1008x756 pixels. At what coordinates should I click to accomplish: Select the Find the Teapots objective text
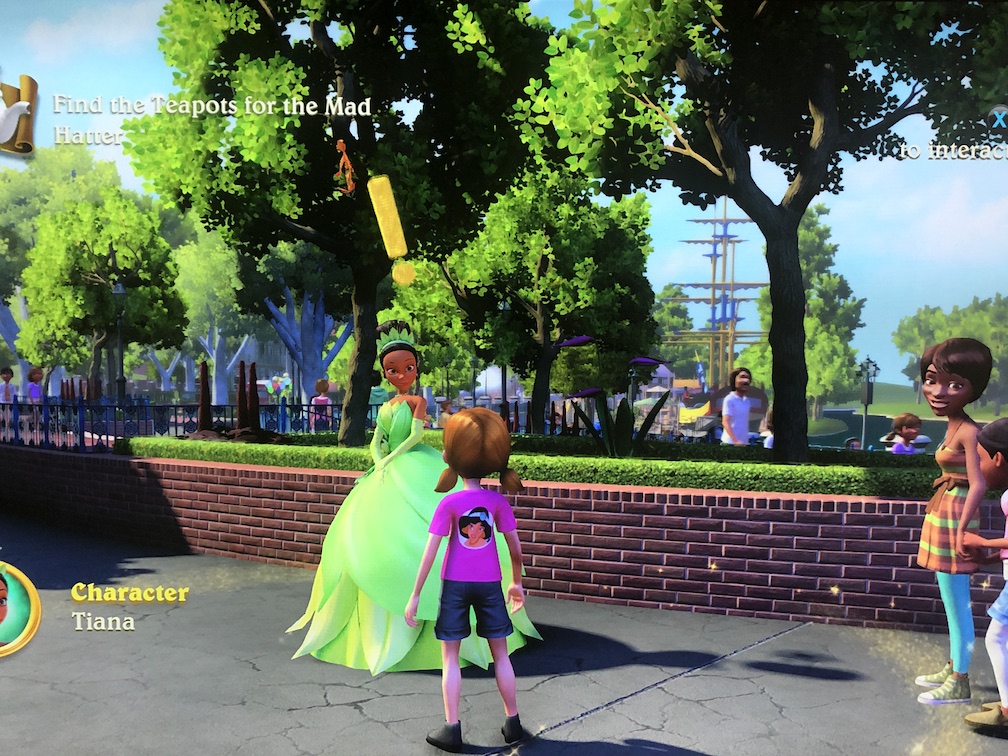point(211,119)
